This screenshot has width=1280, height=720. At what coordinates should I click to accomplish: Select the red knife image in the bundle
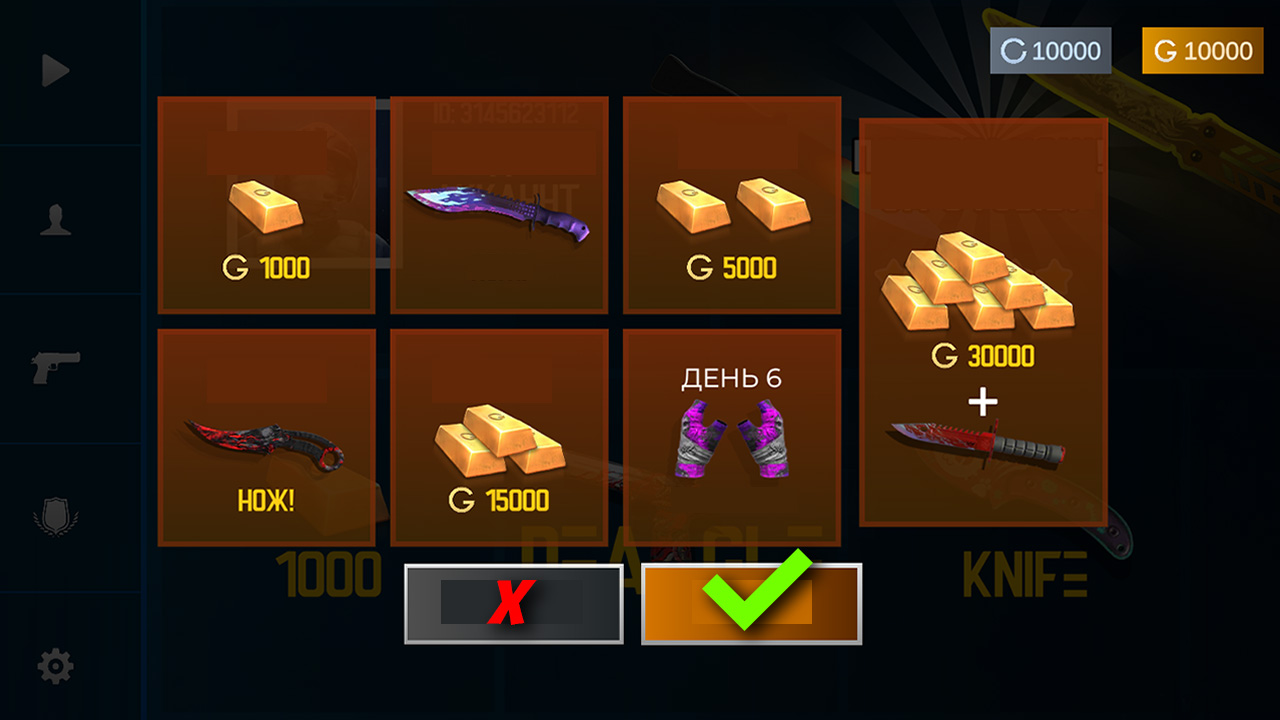pos(982,440)
